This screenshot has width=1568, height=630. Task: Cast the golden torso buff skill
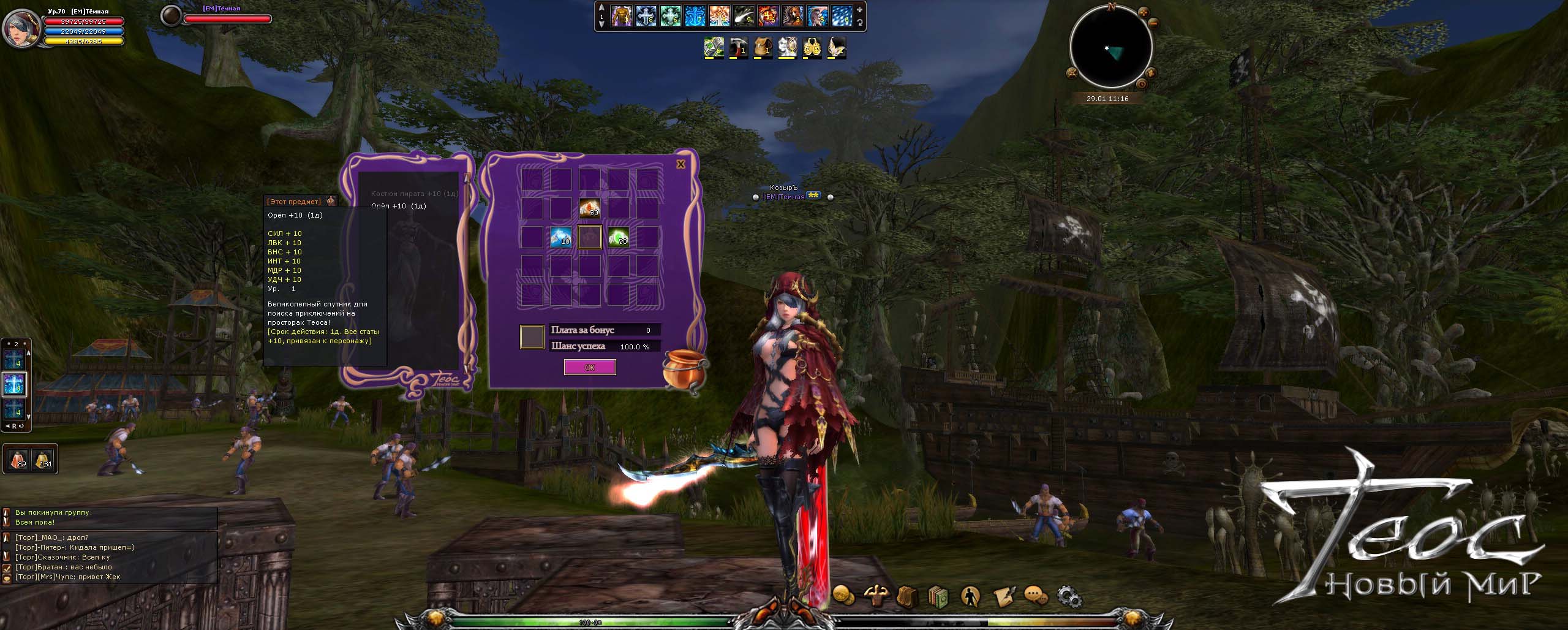coord(621,15)
